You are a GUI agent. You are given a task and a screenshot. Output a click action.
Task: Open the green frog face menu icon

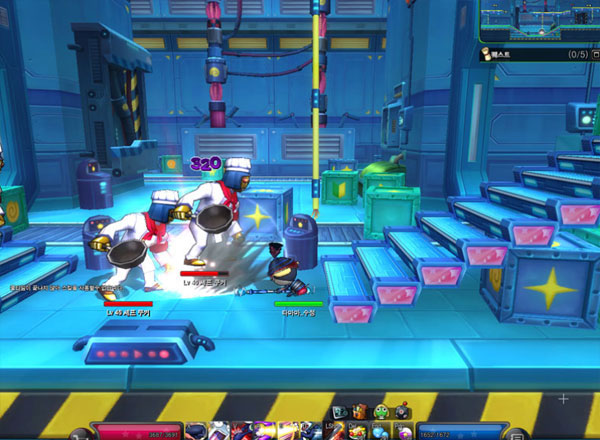[381, 411]
